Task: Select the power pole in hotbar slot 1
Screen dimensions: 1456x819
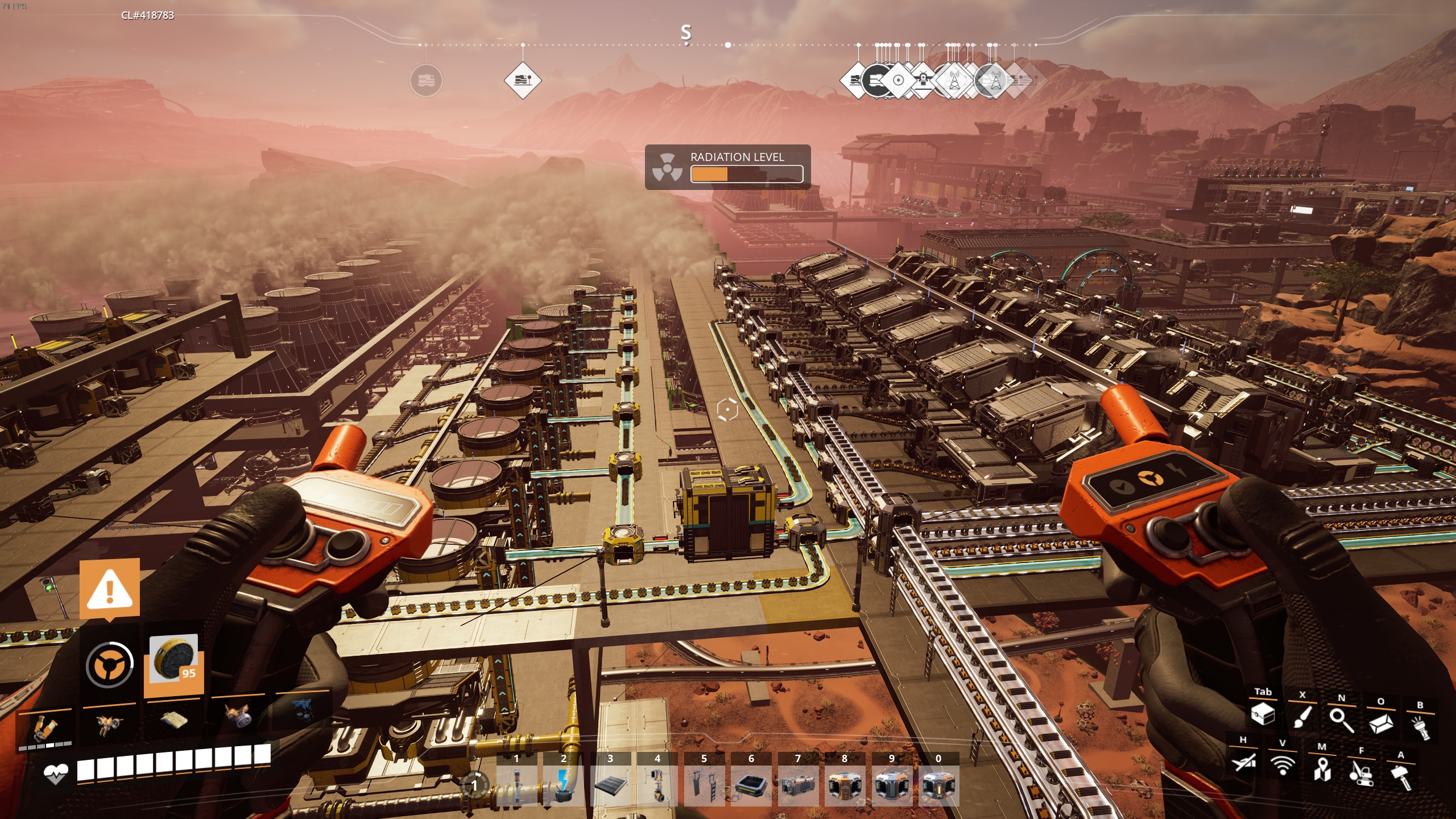Action: click(516, 785)
